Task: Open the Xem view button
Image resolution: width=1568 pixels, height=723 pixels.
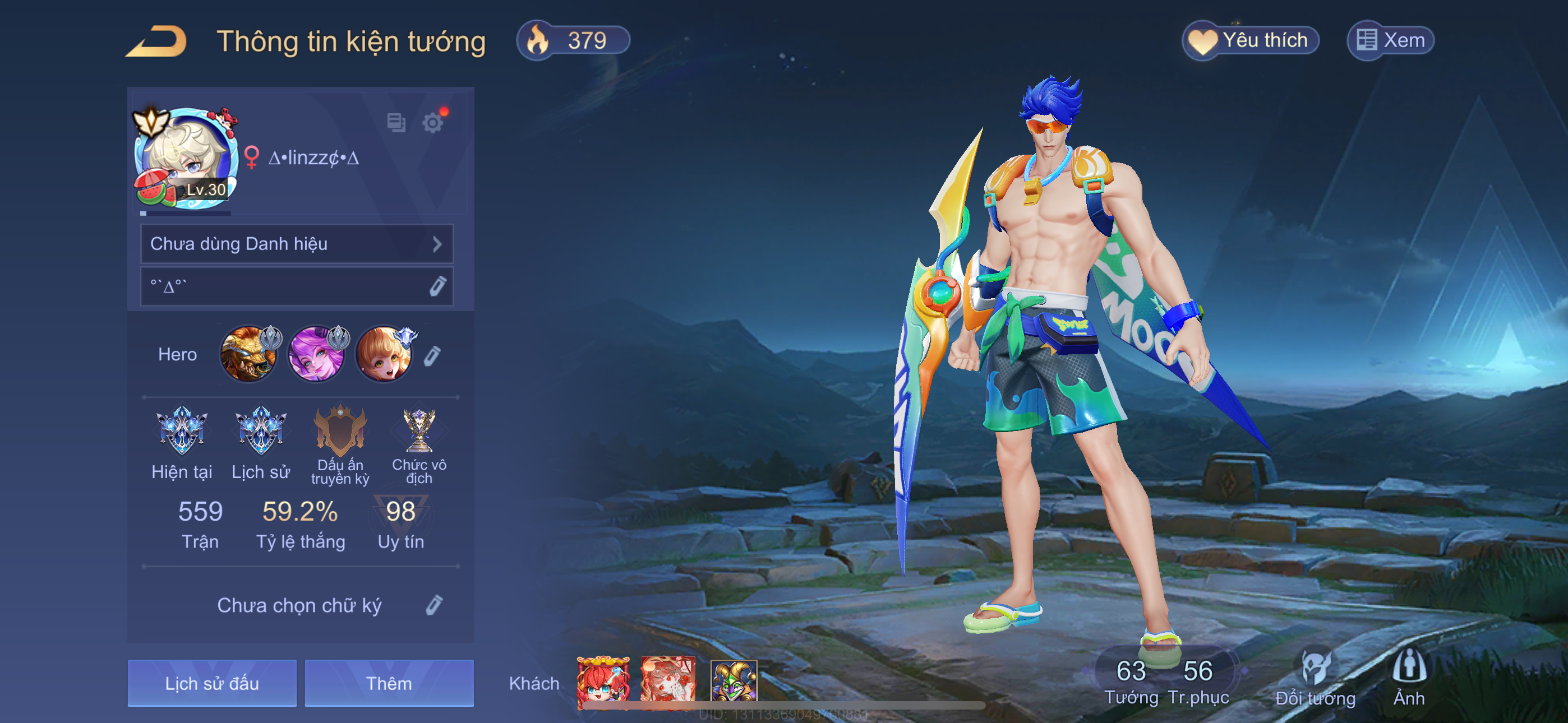Action: click(1391, 41)
